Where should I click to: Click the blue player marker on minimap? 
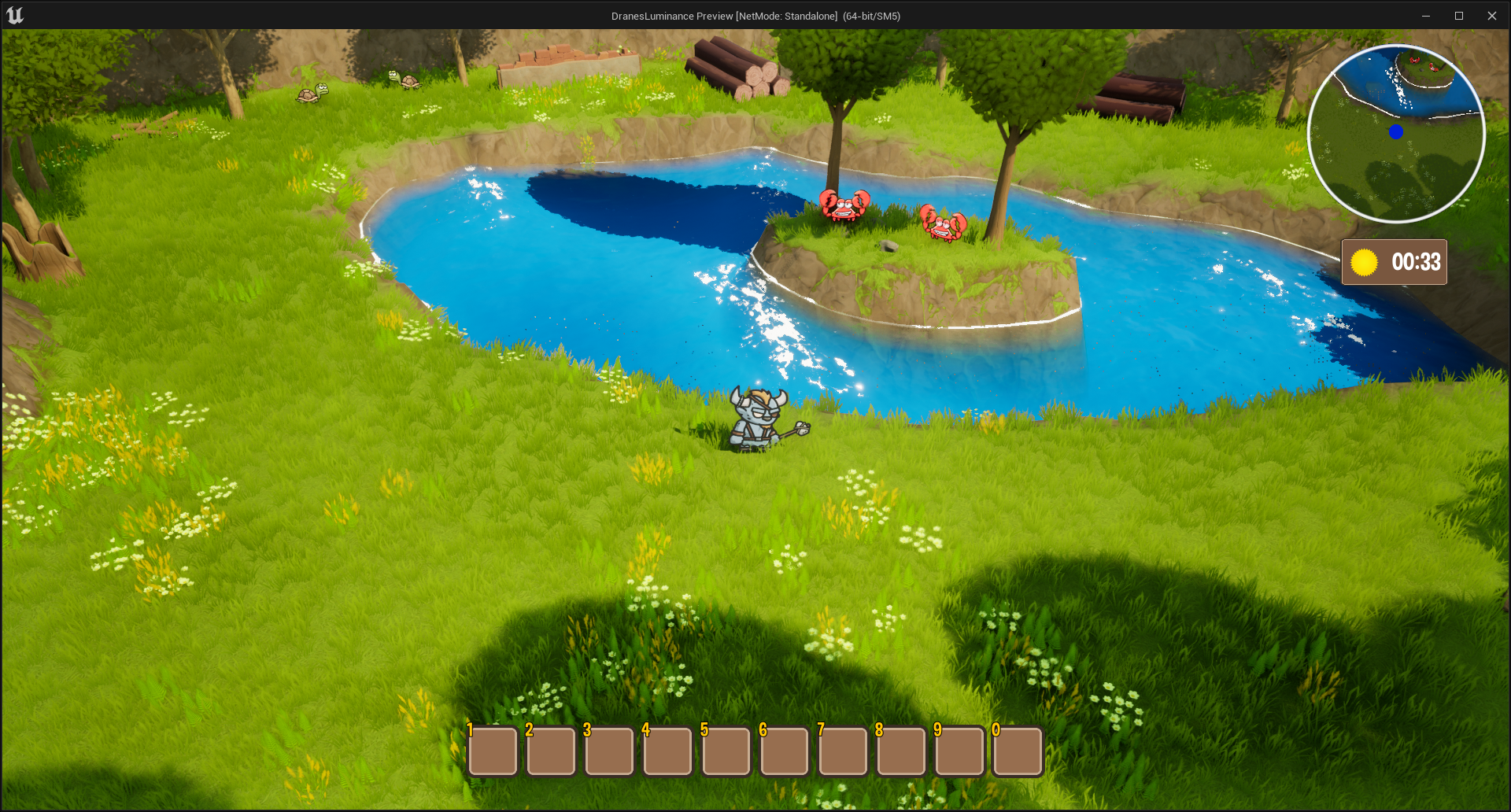[1396, 132]
